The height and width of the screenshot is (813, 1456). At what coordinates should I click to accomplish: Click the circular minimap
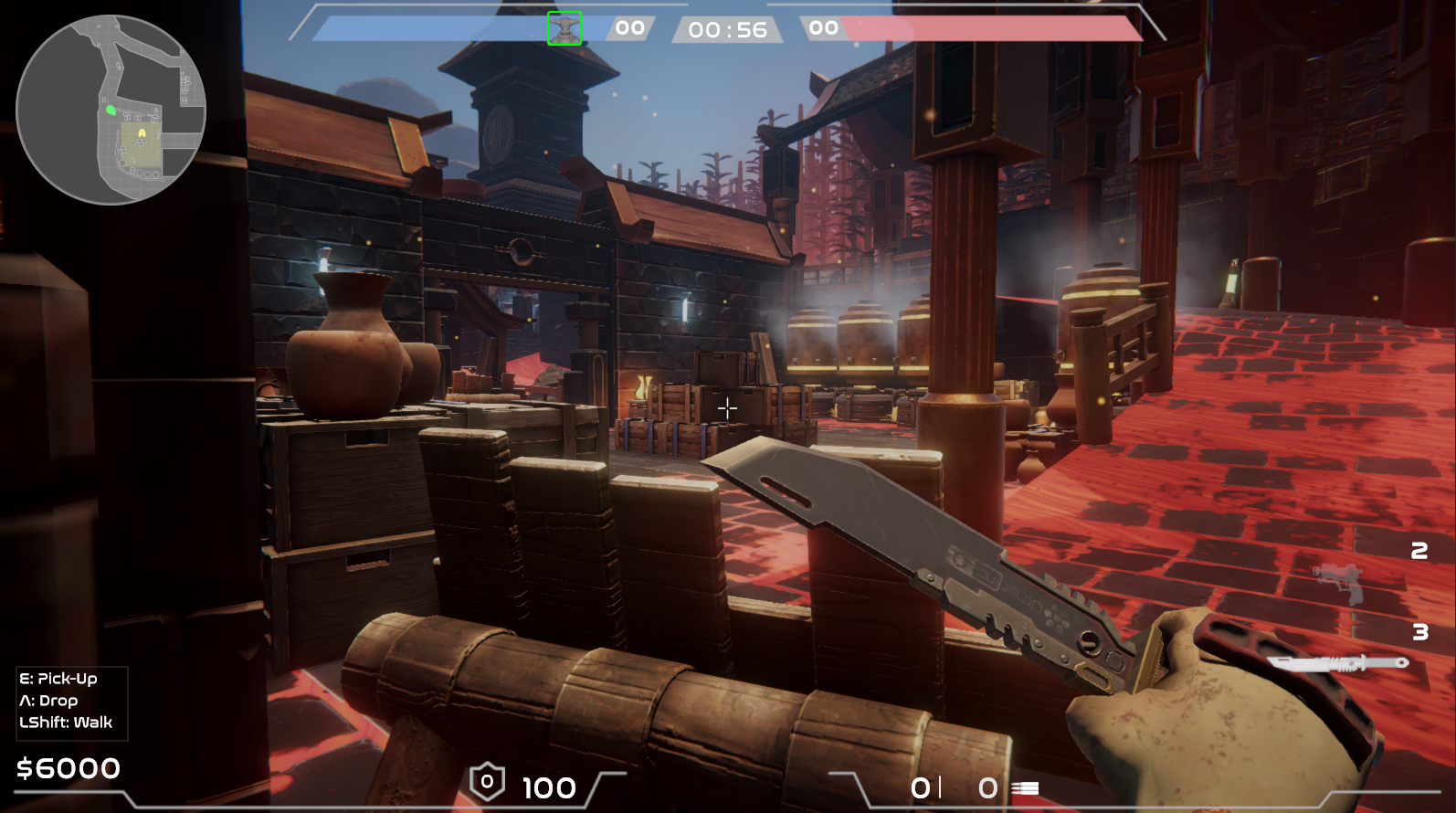tap(111, 110)
